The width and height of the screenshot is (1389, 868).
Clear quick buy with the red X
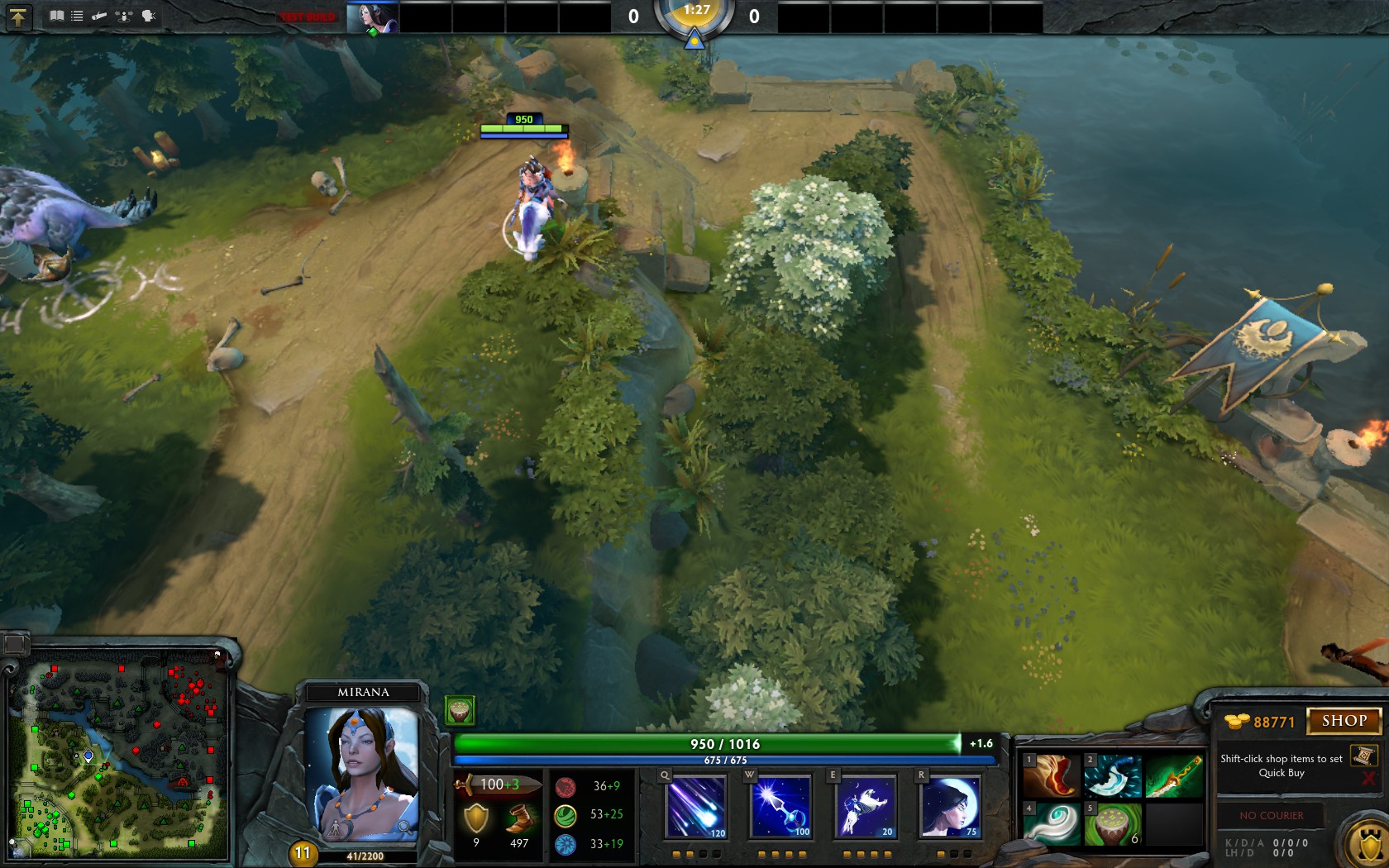(x=1368, y=779)
